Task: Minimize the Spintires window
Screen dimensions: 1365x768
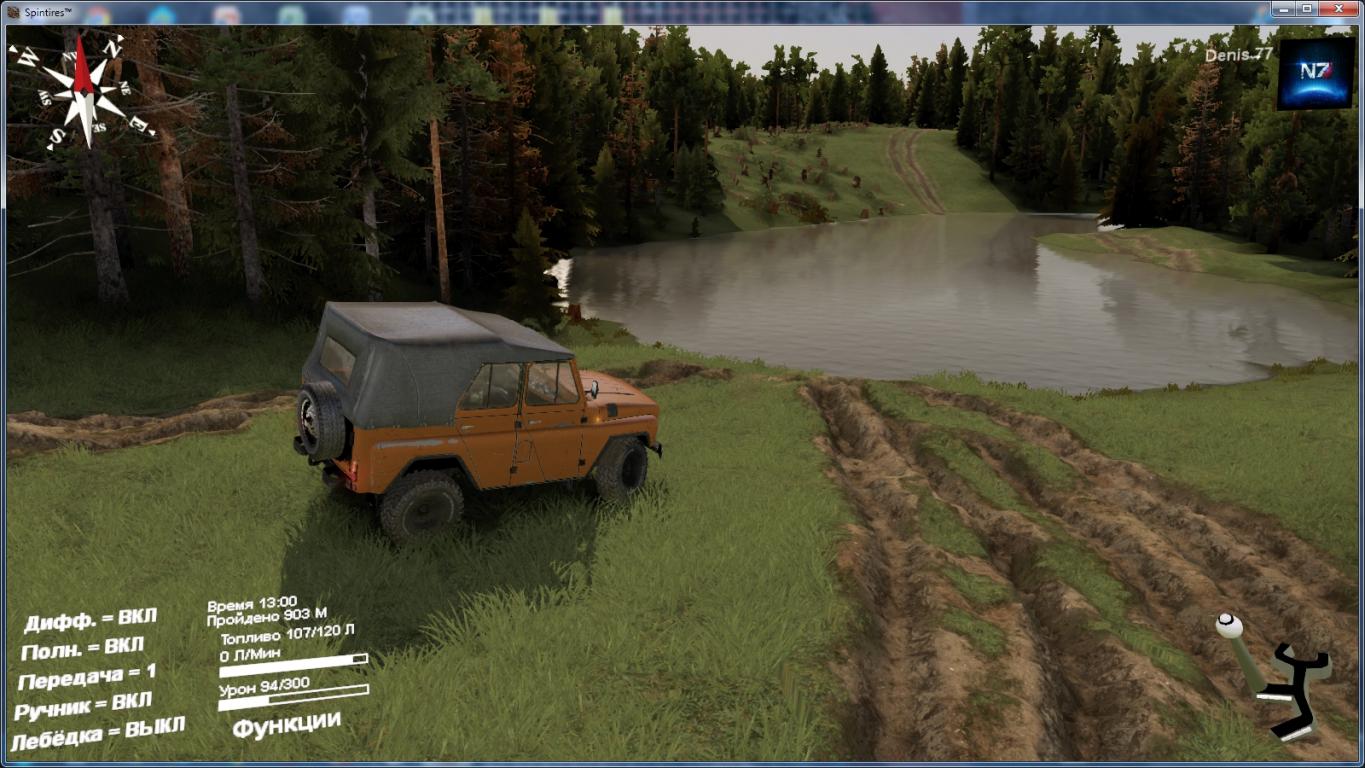Action: coord(1283,8)
